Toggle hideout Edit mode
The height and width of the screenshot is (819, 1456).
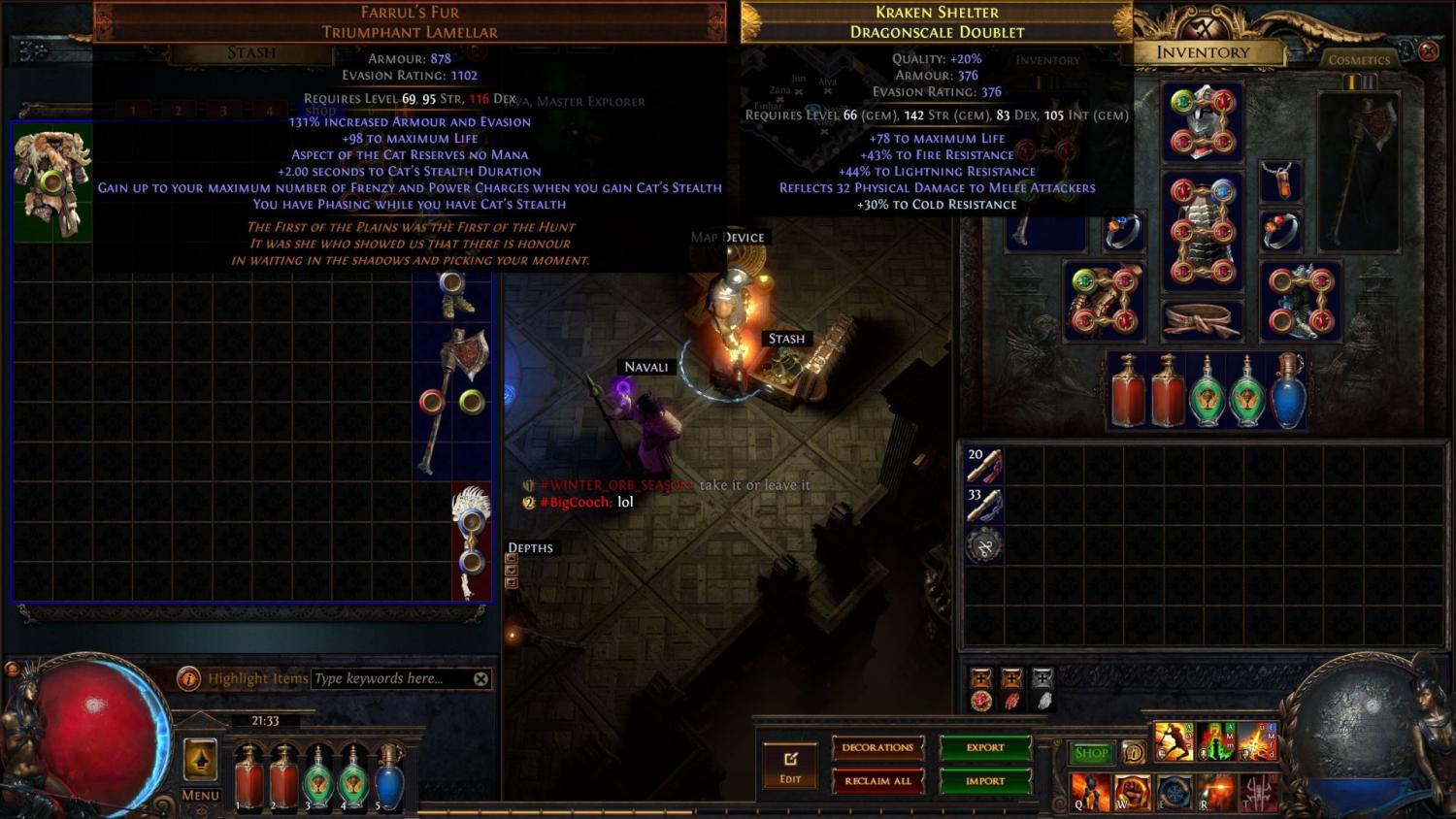point(790,766)
